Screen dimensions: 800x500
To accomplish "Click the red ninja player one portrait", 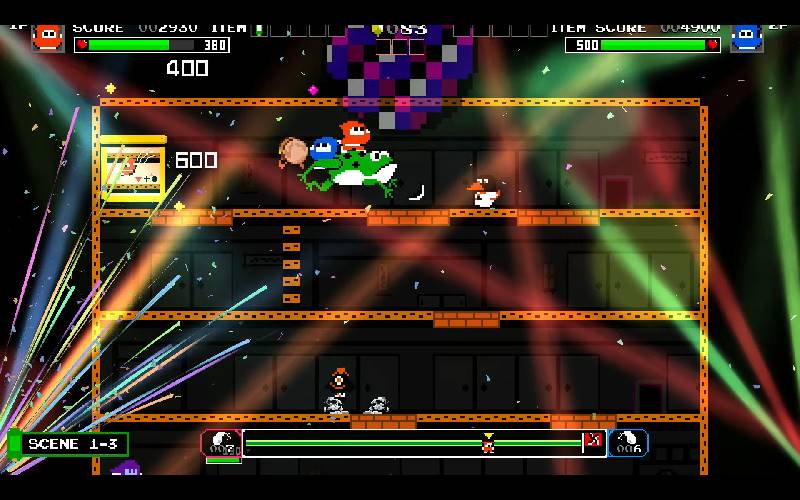I will click(x=47, y=37).
